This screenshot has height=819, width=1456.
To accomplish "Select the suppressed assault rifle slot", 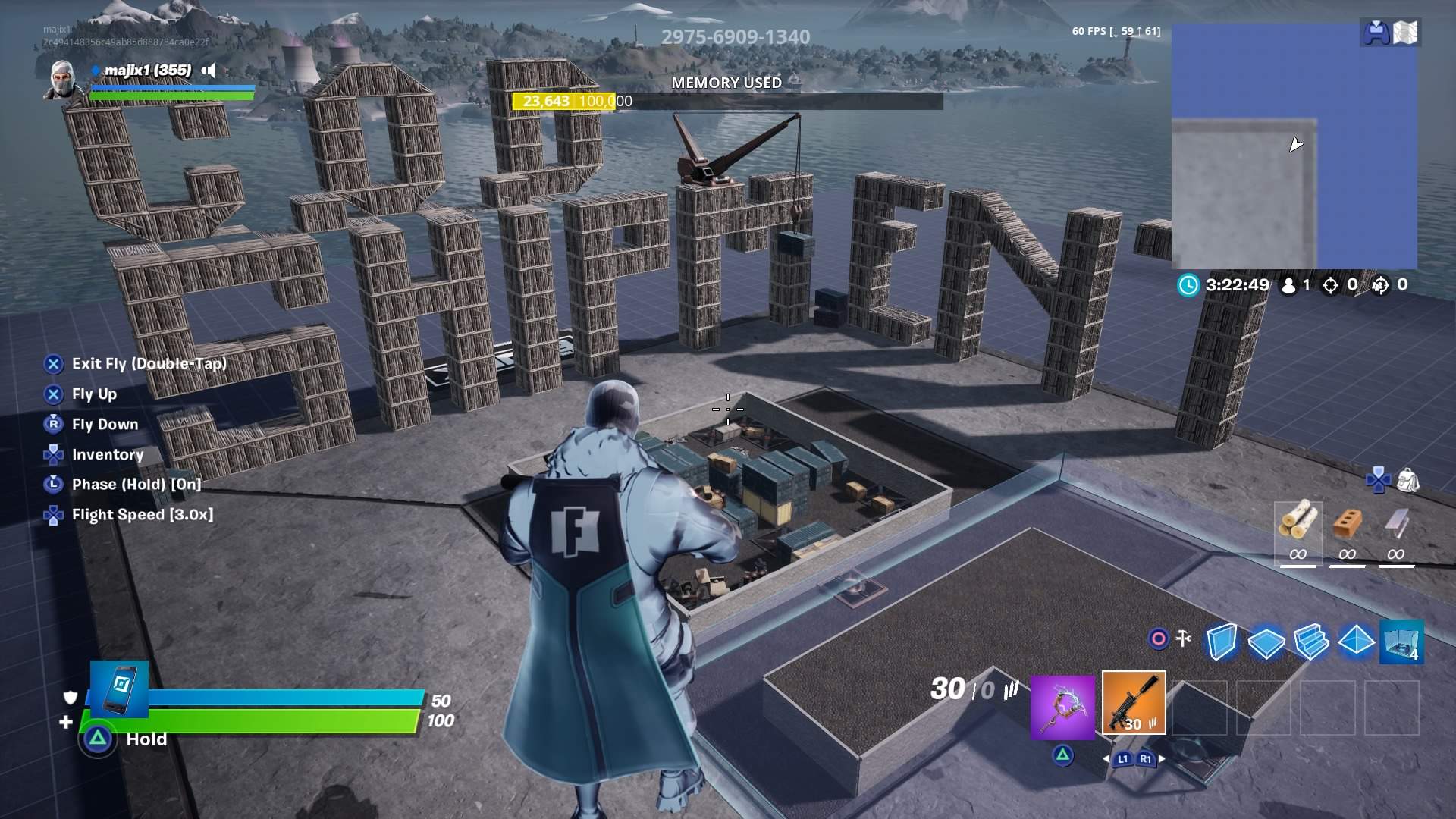I will [1134, 704].
